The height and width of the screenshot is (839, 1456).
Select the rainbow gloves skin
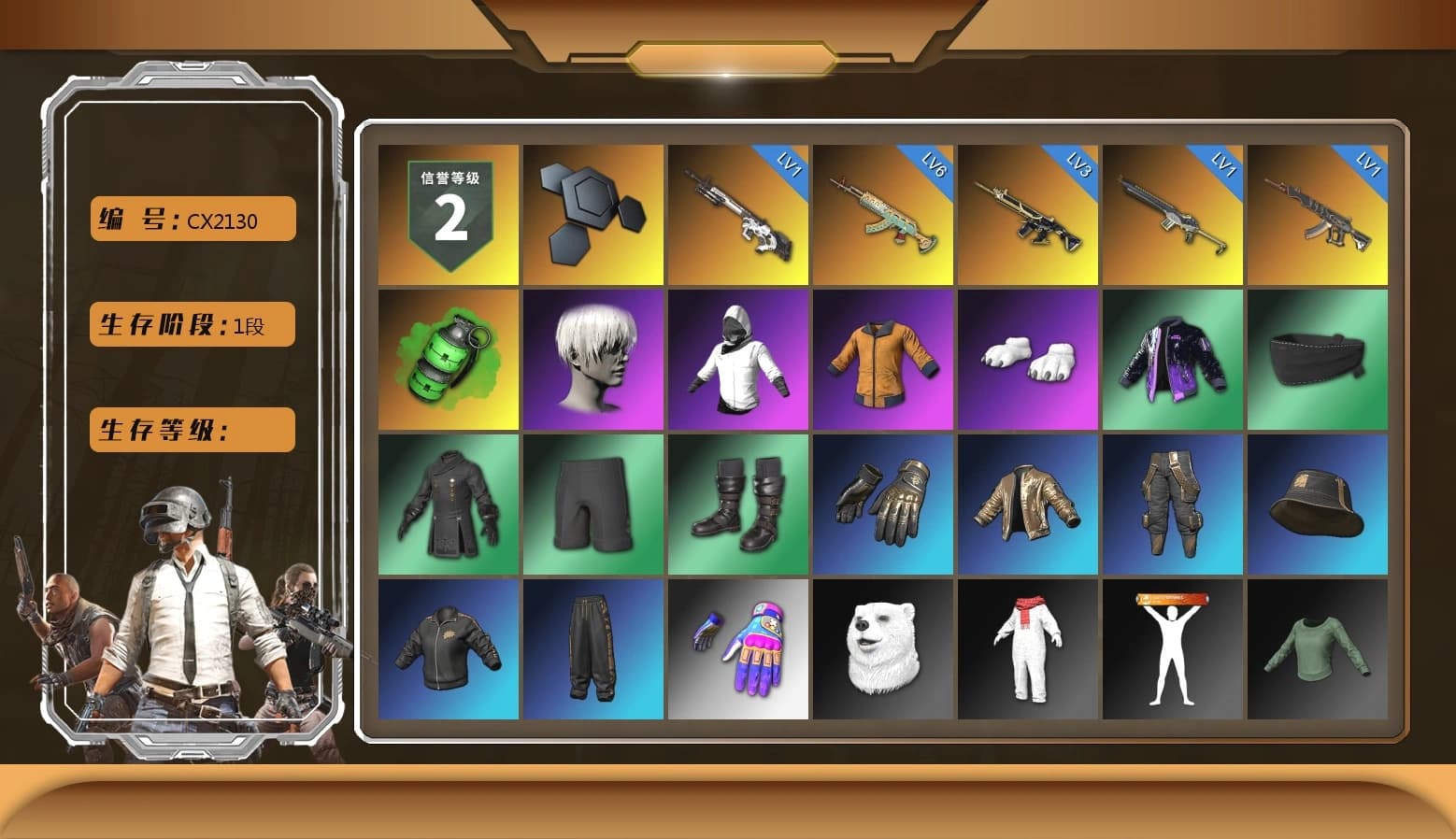pos(736,649)
